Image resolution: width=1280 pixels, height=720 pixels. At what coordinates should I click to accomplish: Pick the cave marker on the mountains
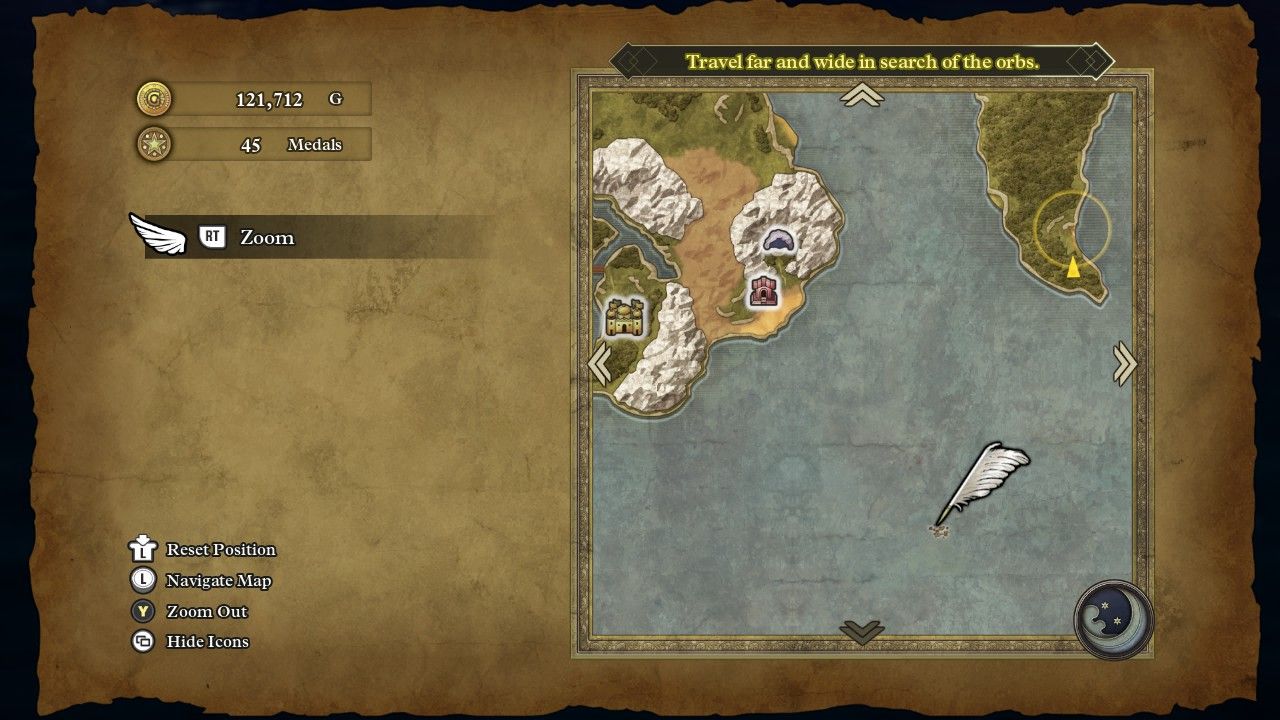click(779, 240)
